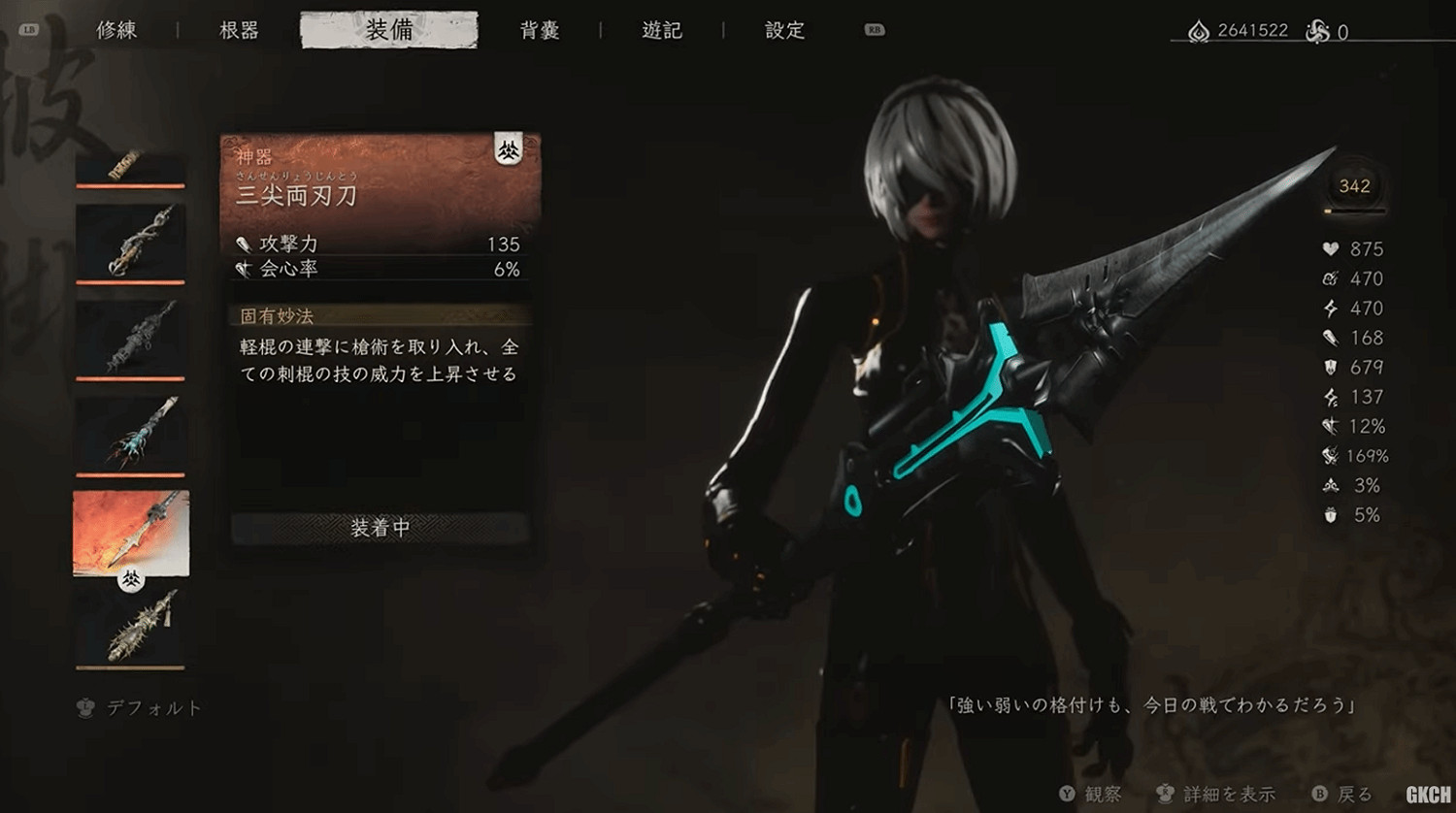Switch to the 背囊 tab
The image size is (1456, 813).
pos(541,30)
